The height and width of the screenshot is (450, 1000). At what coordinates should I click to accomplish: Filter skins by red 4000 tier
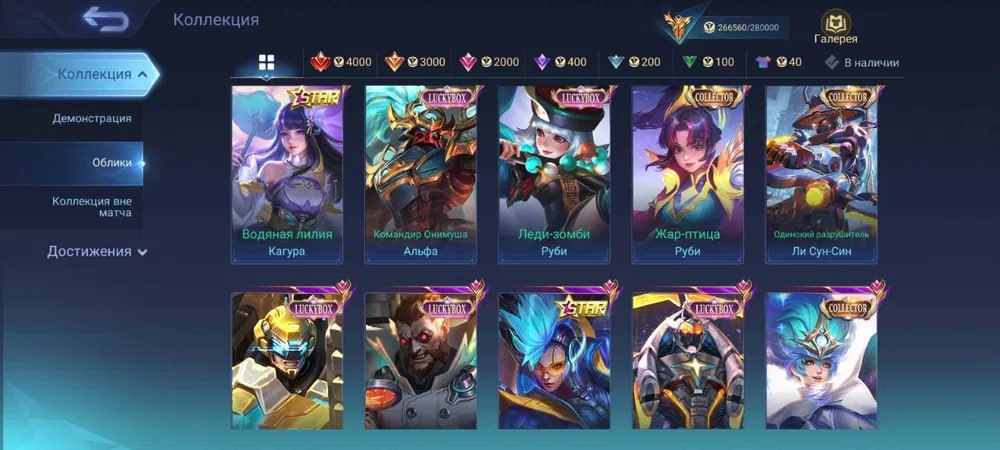[341, 62]
